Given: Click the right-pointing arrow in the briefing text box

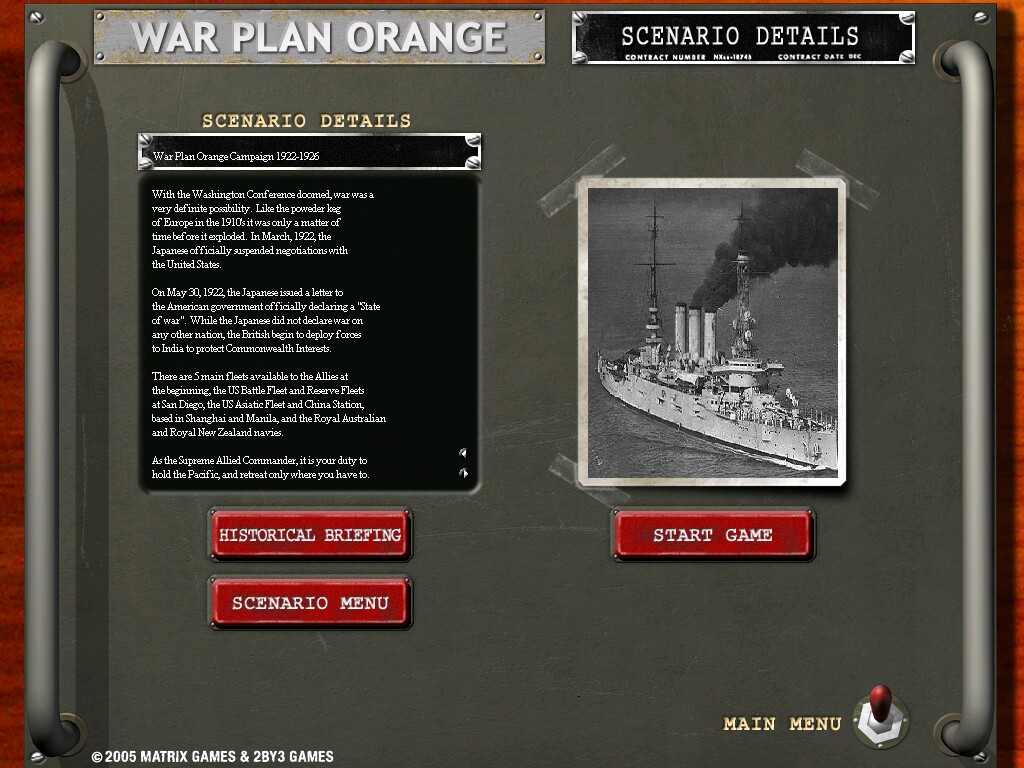Looking at the screenshot, I should click(x=463, y=472).
